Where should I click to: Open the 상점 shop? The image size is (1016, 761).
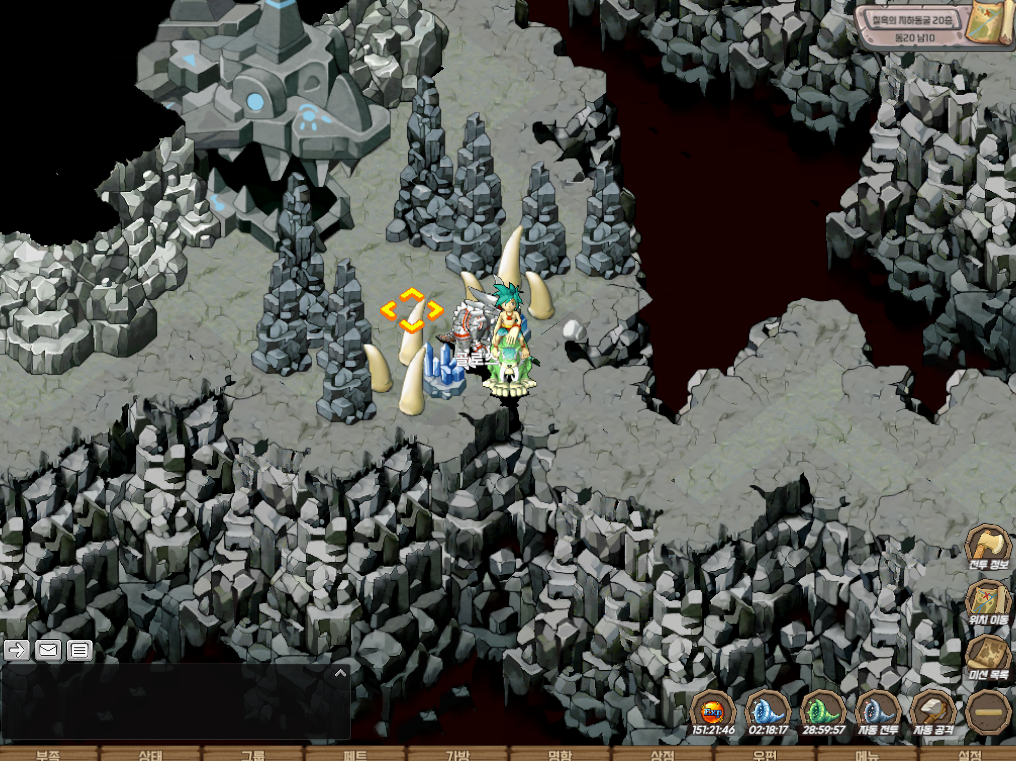tap(662, 754)
